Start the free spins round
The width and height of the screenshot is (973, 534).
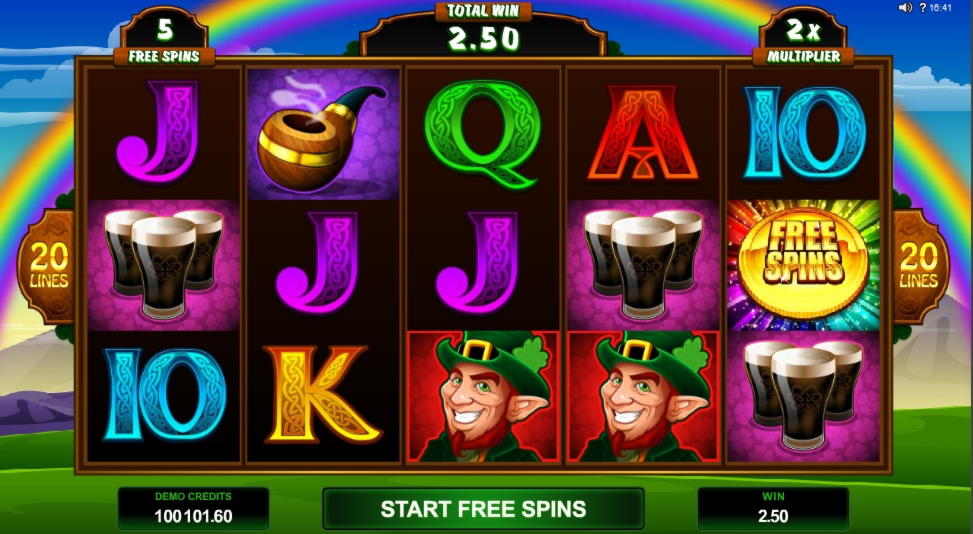tap(482, 509)
